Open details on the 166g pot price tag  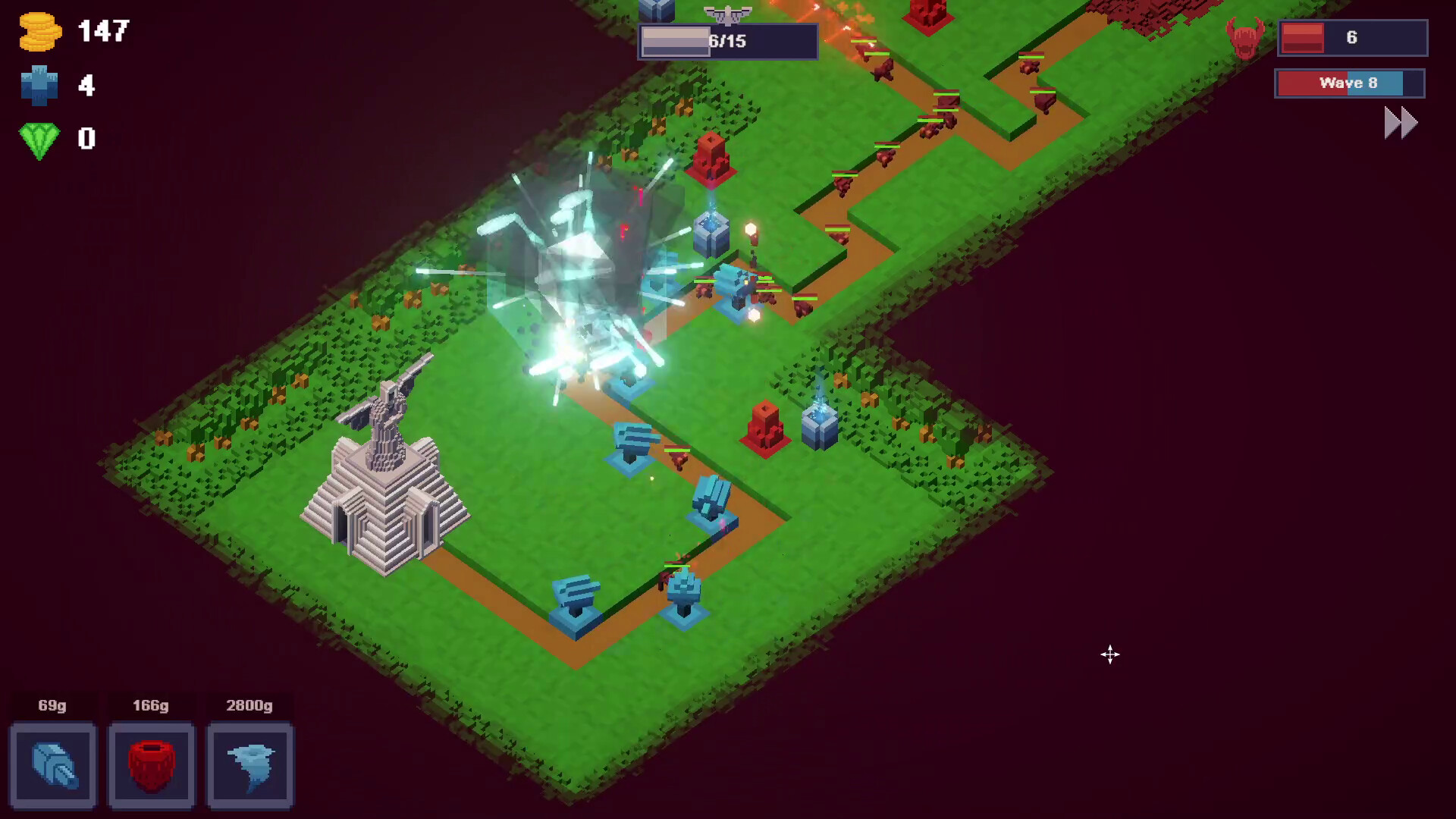point(151,706)
